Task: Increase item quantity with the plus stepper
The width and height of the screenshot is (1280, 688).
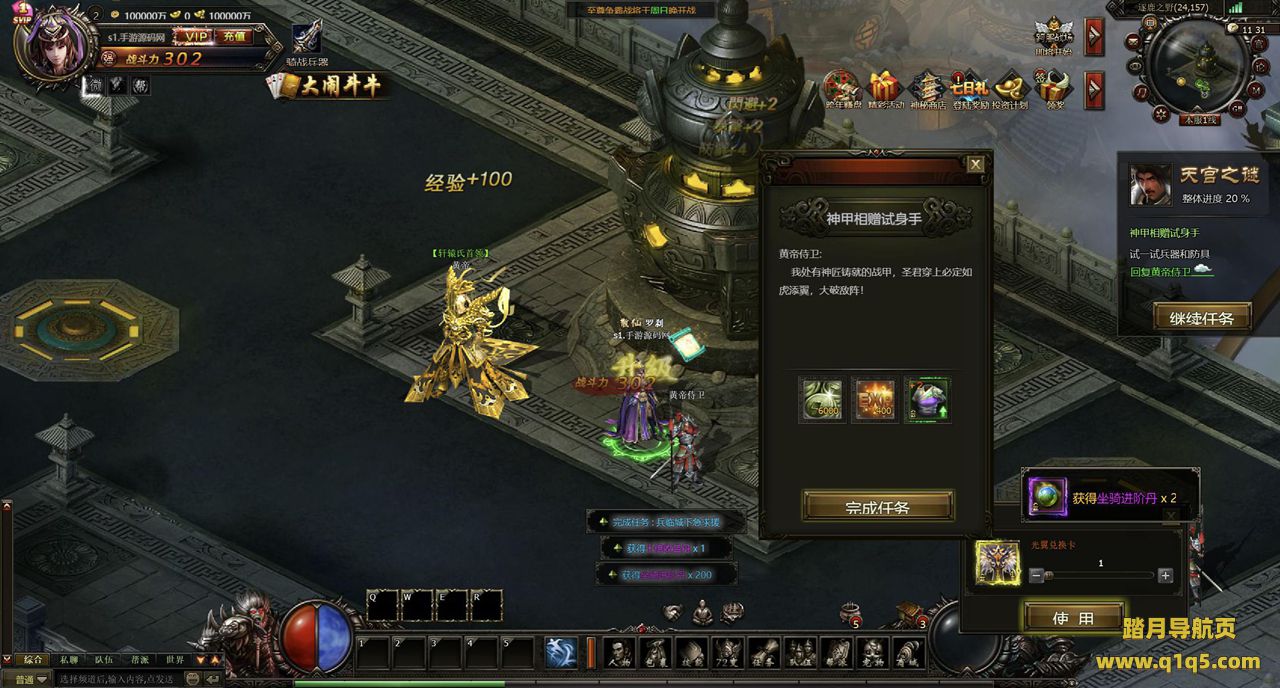Action: click(1165, 575)
